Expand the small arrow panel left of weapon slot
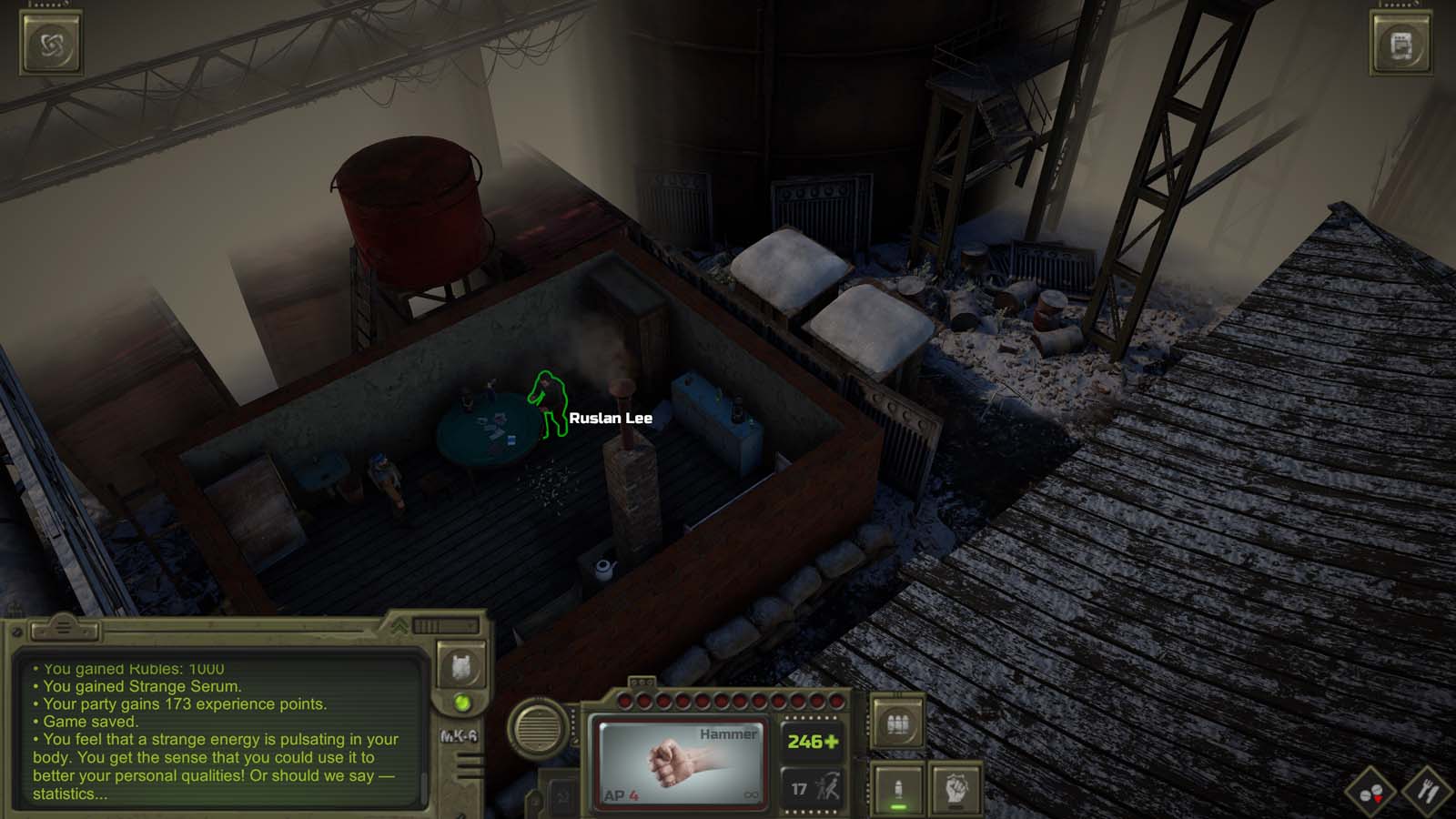Image resolution: width=1456 pixels, height=819 pixels. (x=561, y=796)
